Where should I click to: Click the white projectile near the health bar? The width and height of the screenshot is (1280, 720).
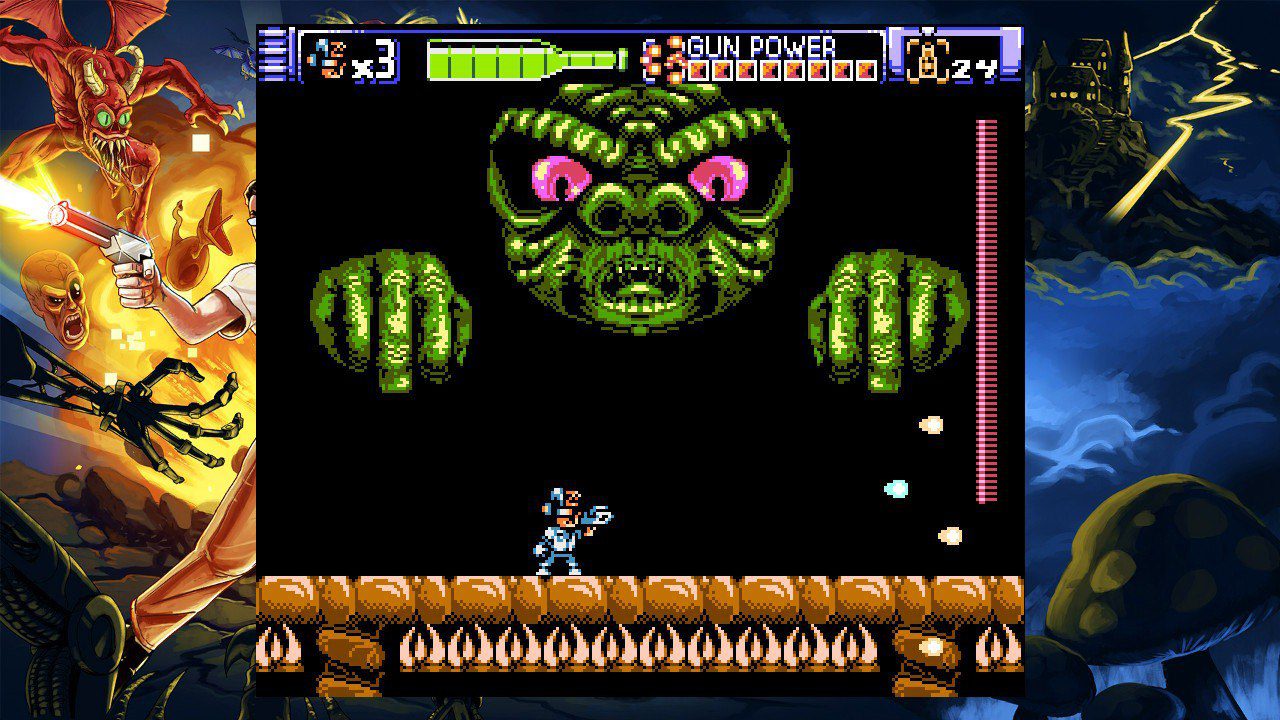(931, 424)
